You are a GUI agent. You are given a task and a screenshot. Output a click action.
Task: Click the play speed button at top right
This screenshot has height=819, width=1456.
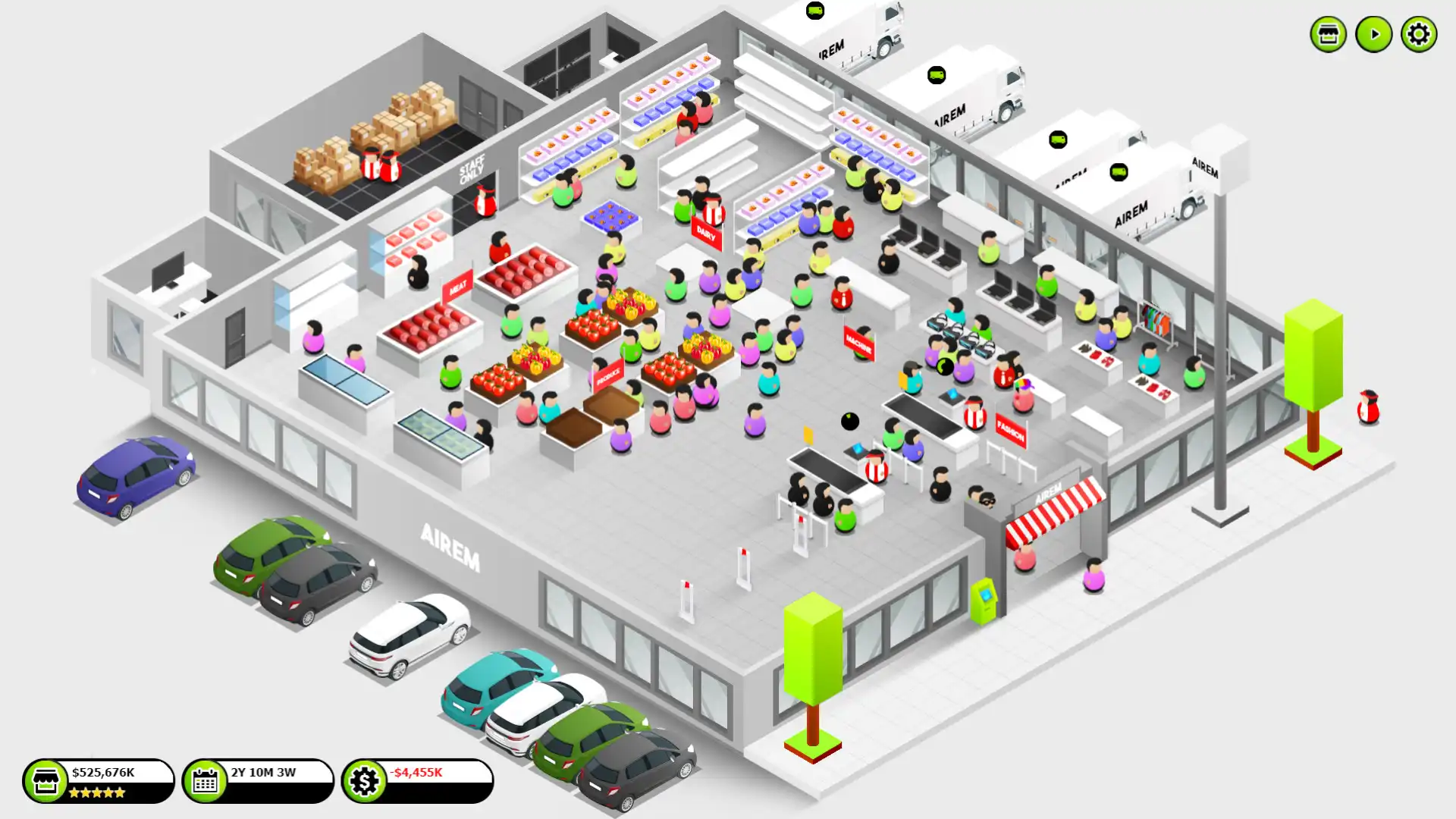[x=1373, y=33]
